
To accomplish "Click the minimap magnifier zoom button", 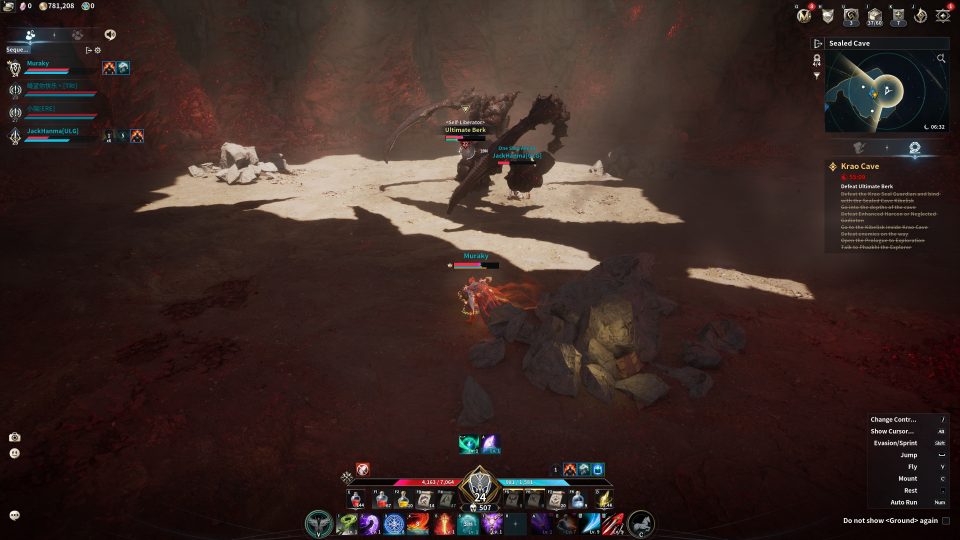I will (x=941, y=59).
